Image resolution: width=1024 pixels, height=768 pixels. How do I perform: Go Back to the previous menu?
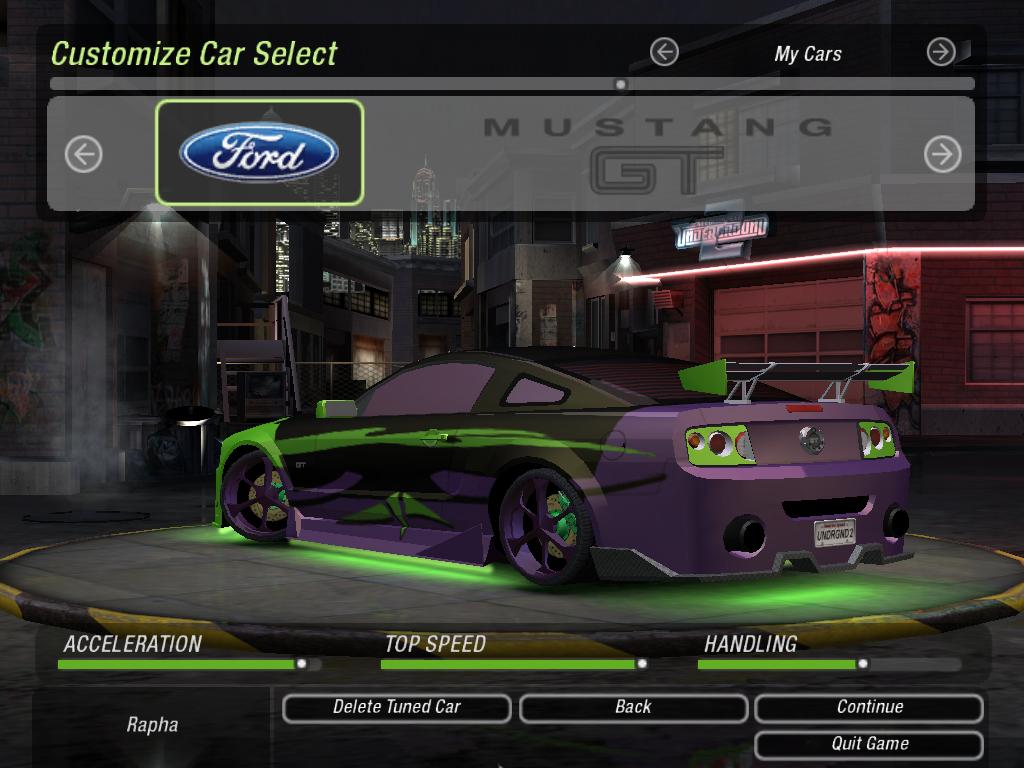[633, 708]
